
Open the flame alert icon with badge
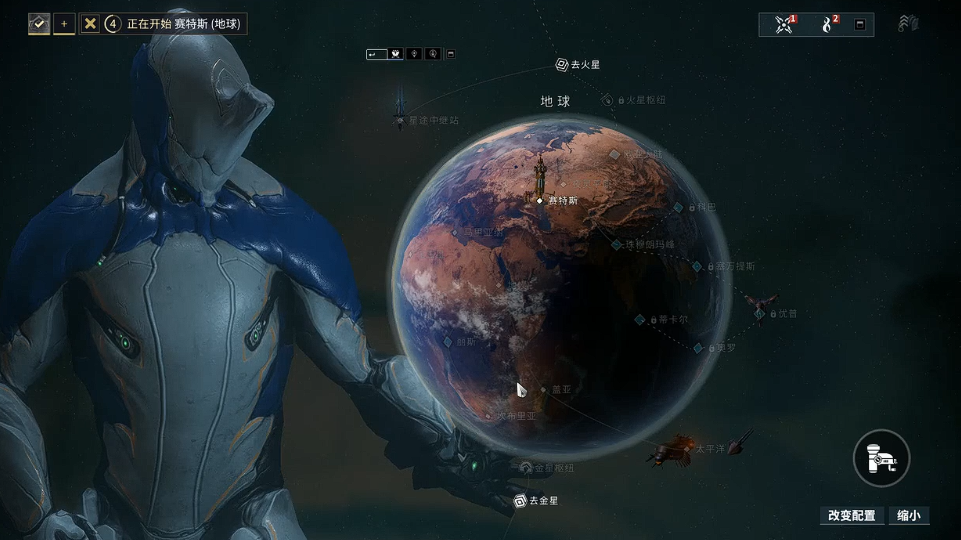828,24
